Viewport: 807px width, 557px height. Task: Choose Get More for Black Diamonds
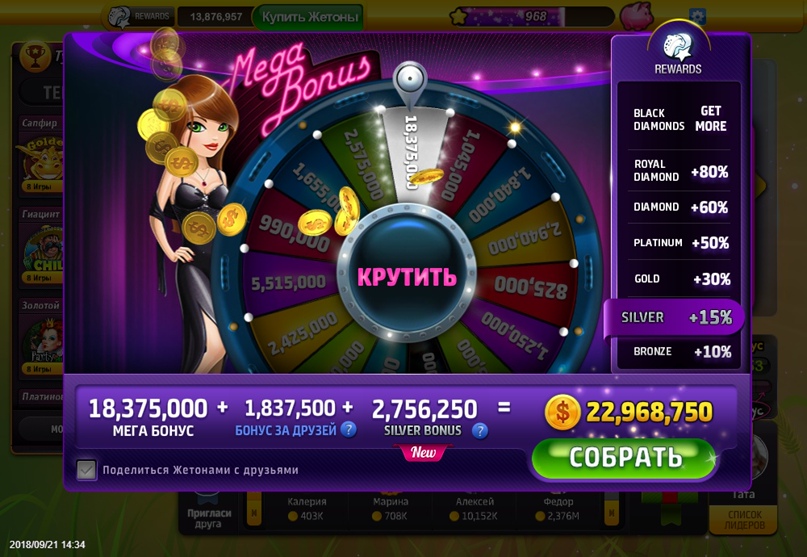click(x=711, y=119)
